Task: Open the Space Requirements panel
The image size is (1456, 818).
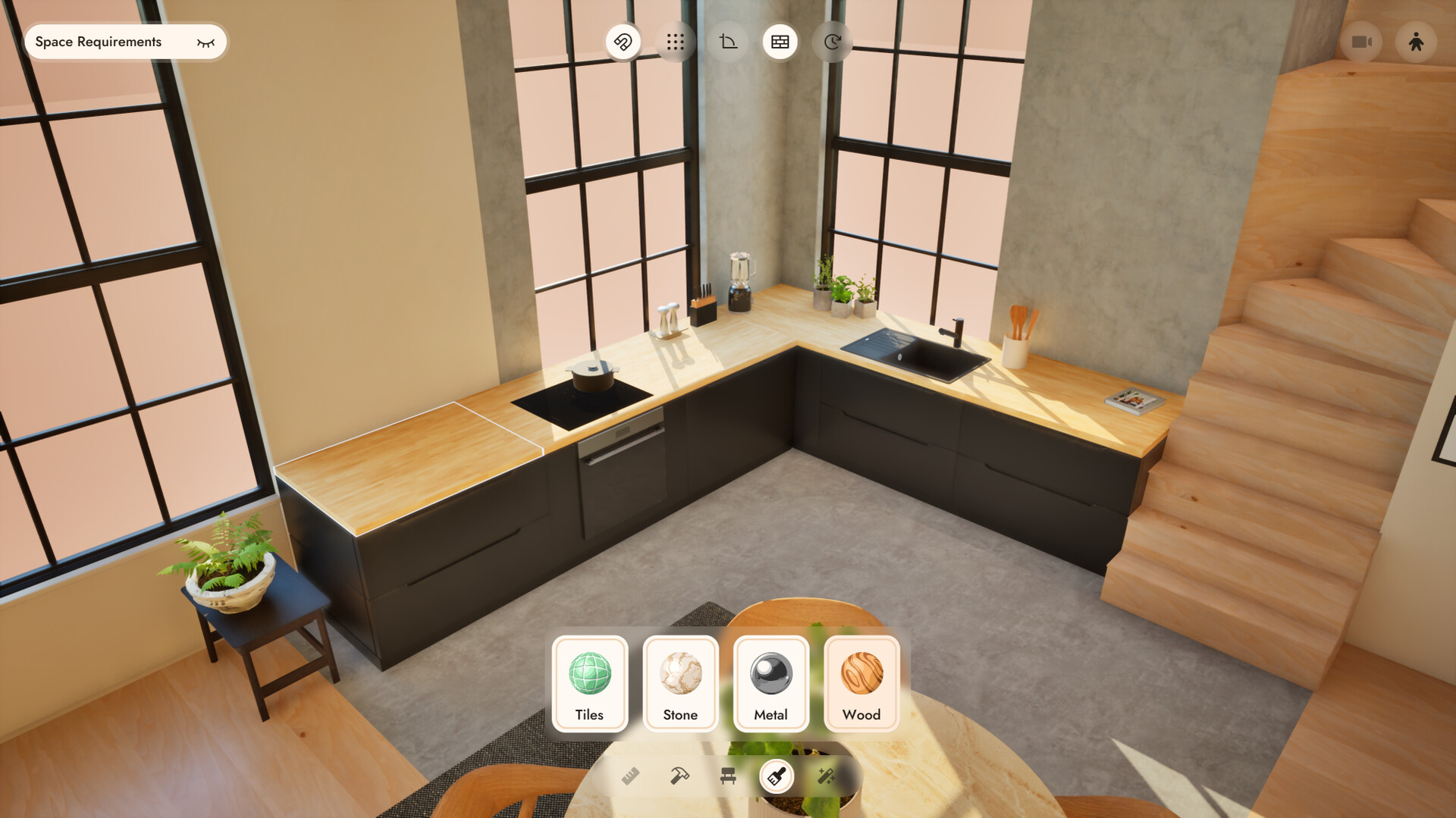Action: point(99,42)
